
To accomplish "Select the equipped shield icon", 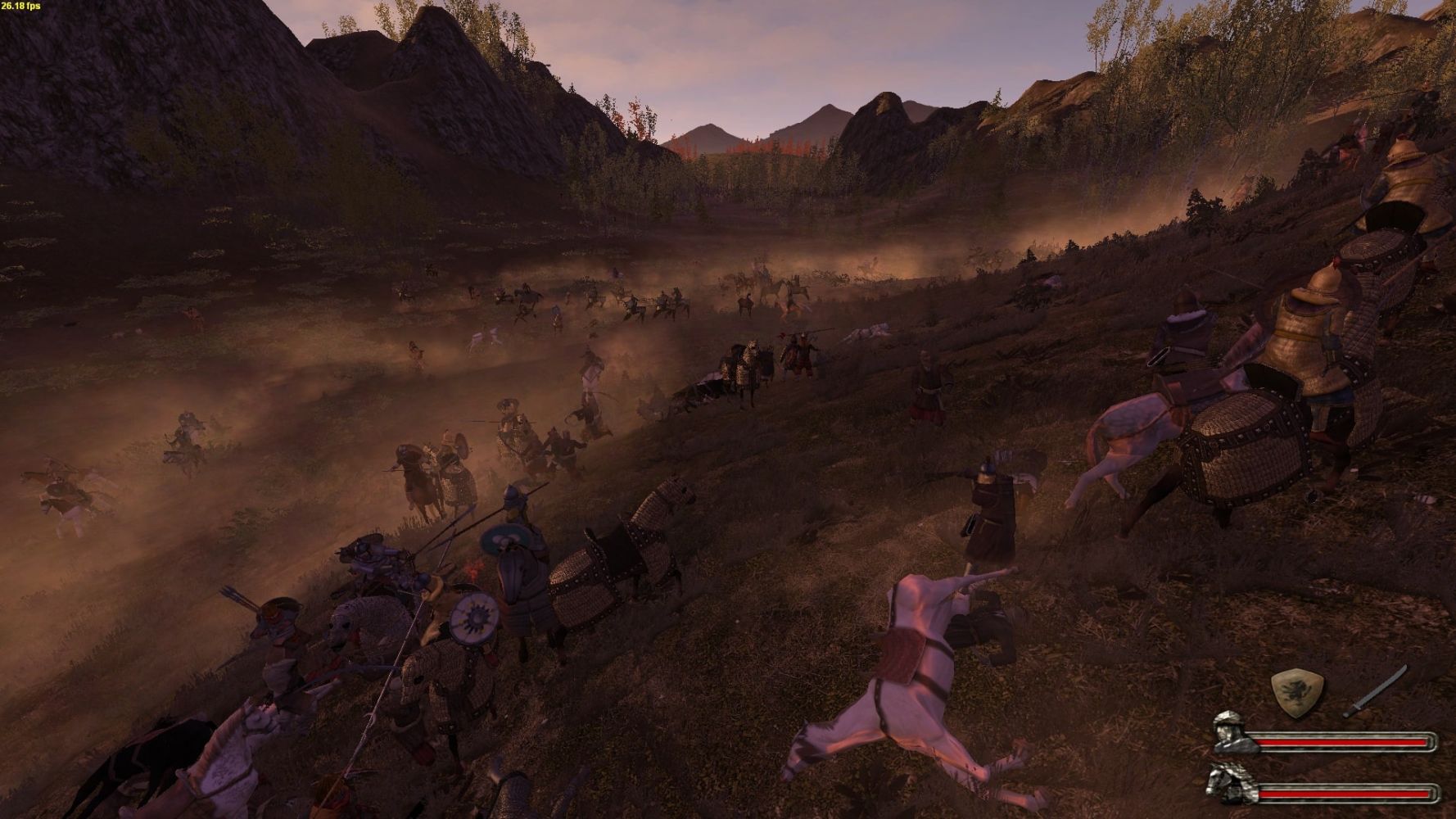I will [1298, 693].
